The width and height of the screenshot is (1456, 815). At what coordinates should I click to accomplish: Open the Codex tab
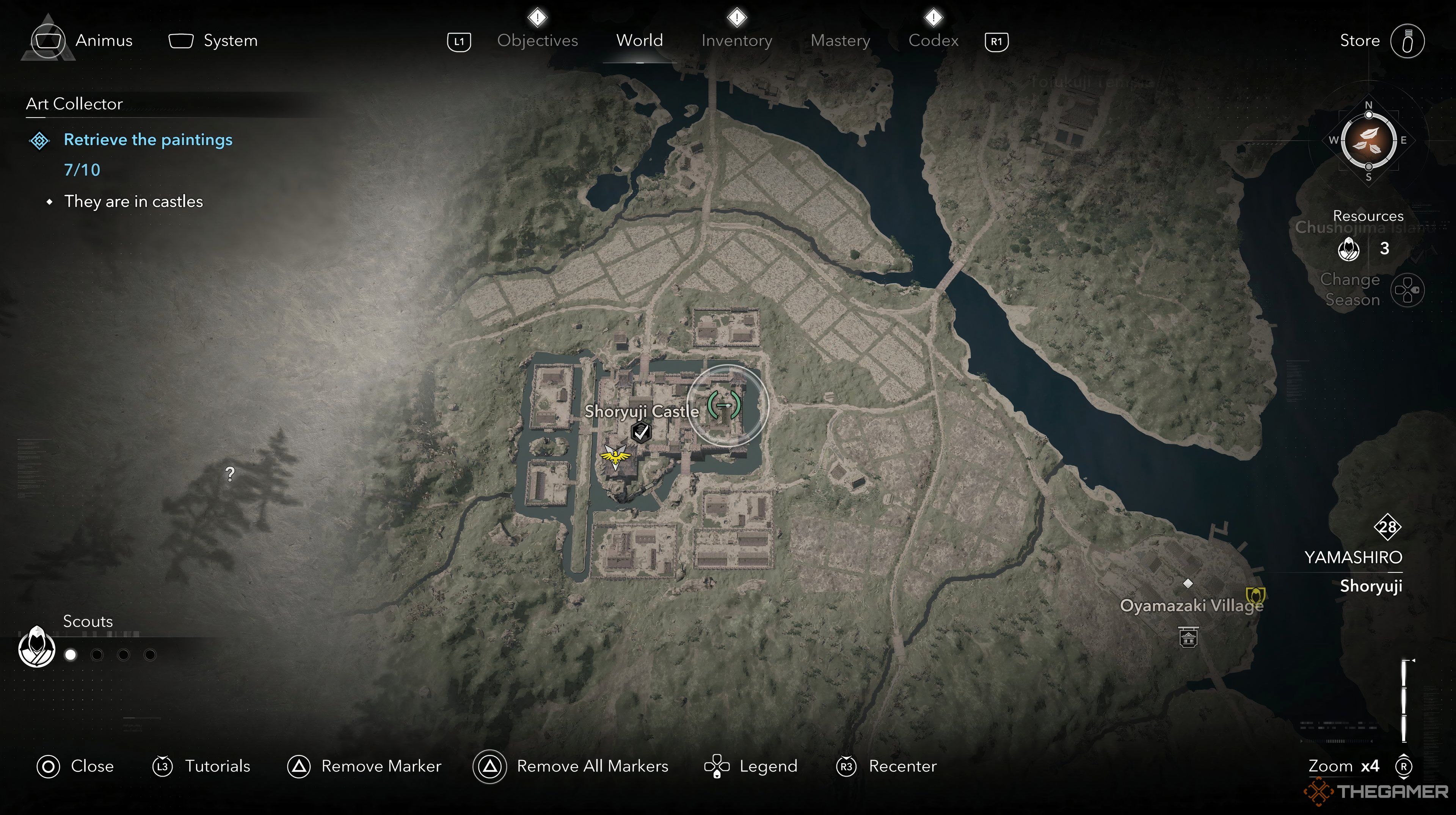[x=933, y=41]
